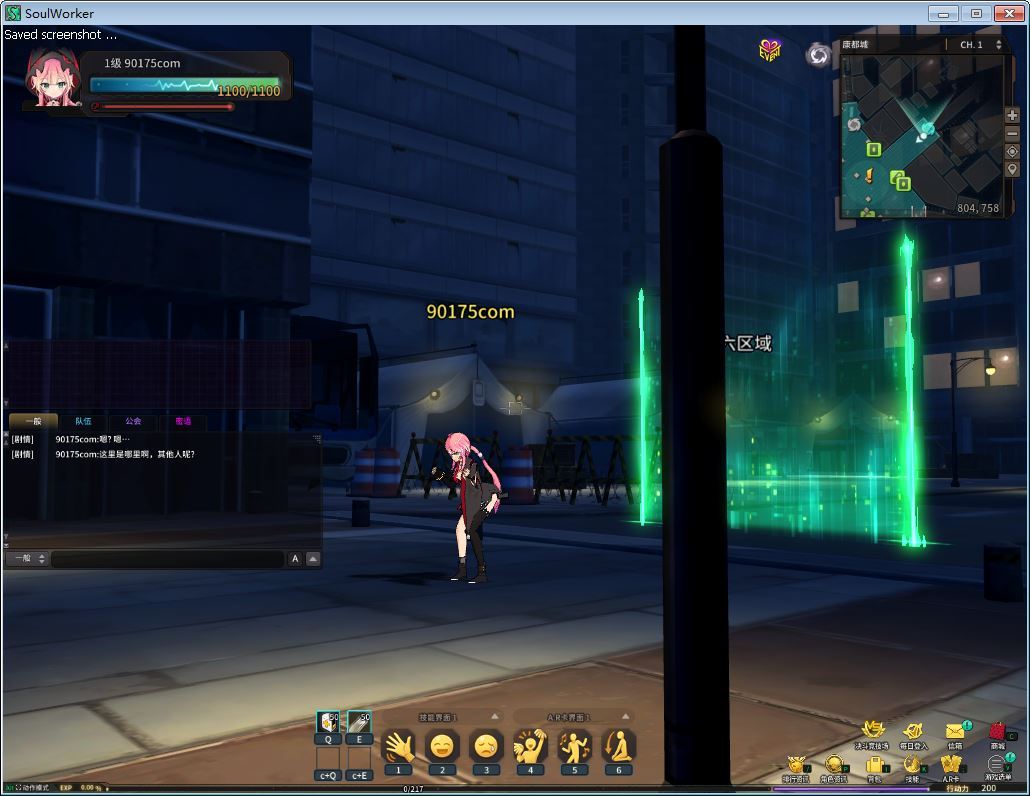The image size is (1030, 796).
Task: Open the 每日登入 daily login icon
Action: coord(913,733)
